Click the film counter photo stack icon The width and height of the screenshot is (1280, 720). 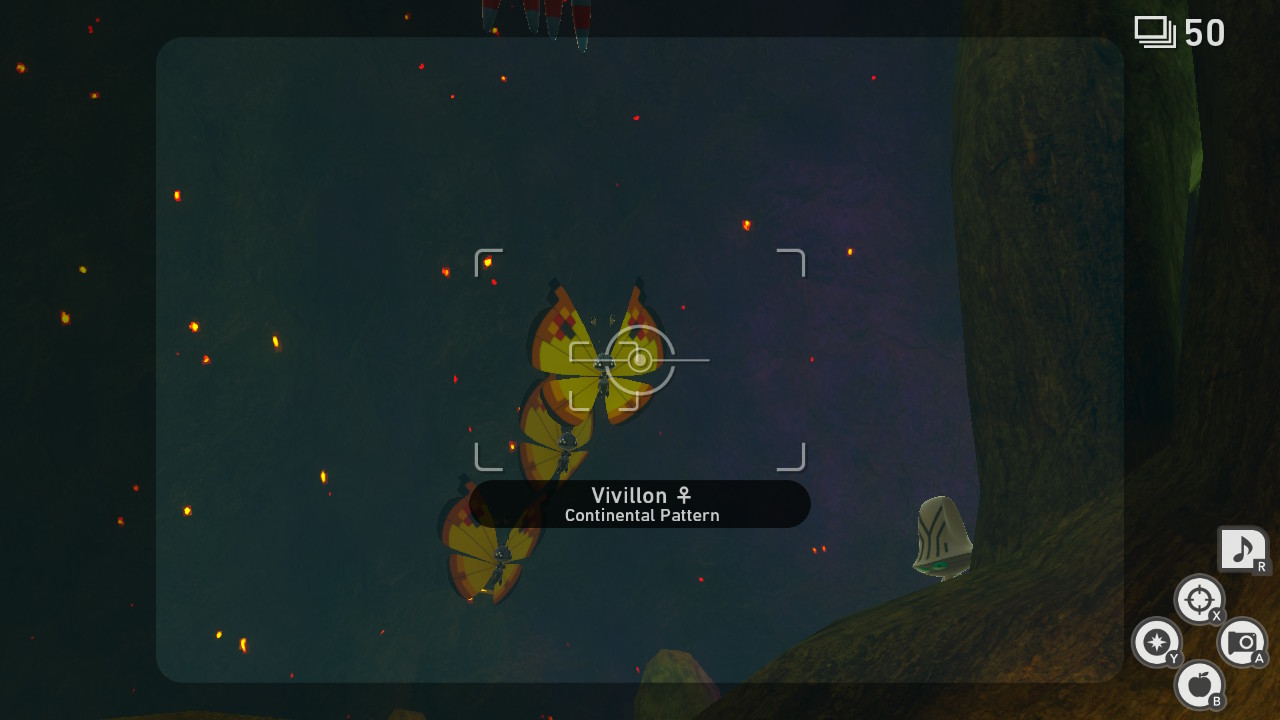pos(1155,32)
